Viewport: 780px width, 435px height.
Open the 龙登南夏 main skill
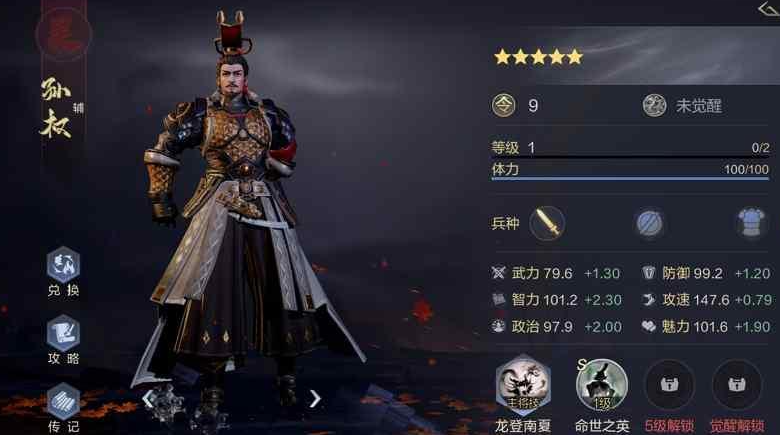(523, 384)
